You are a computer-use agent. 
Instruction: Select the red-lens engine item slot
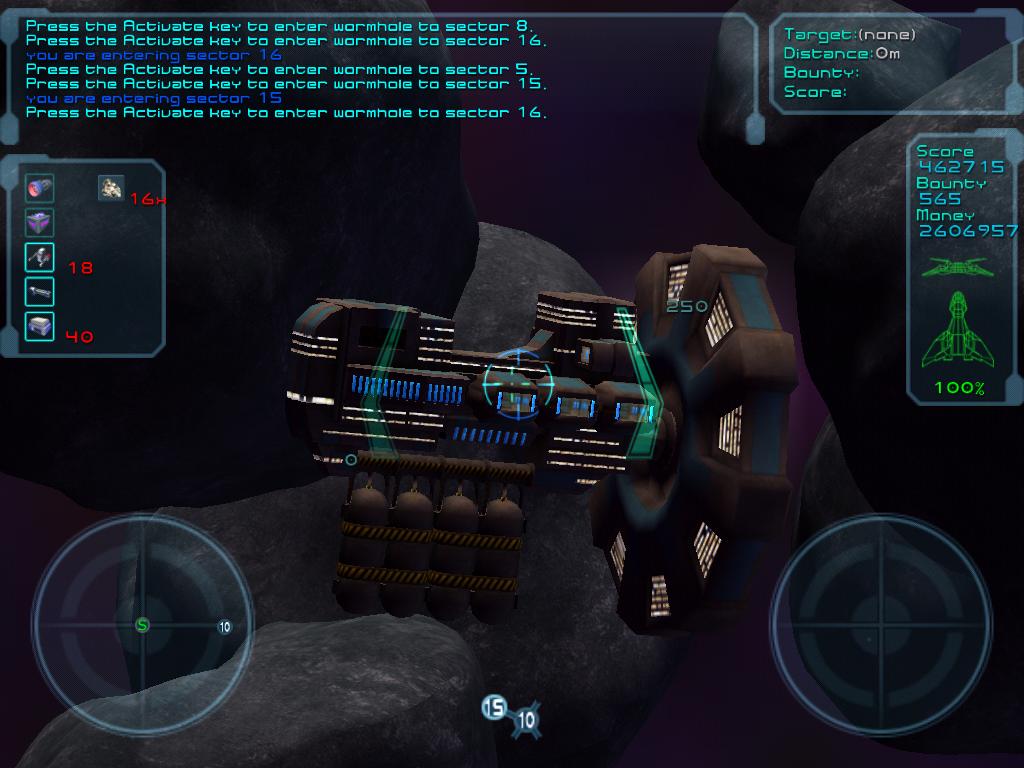tap(39, 187)
